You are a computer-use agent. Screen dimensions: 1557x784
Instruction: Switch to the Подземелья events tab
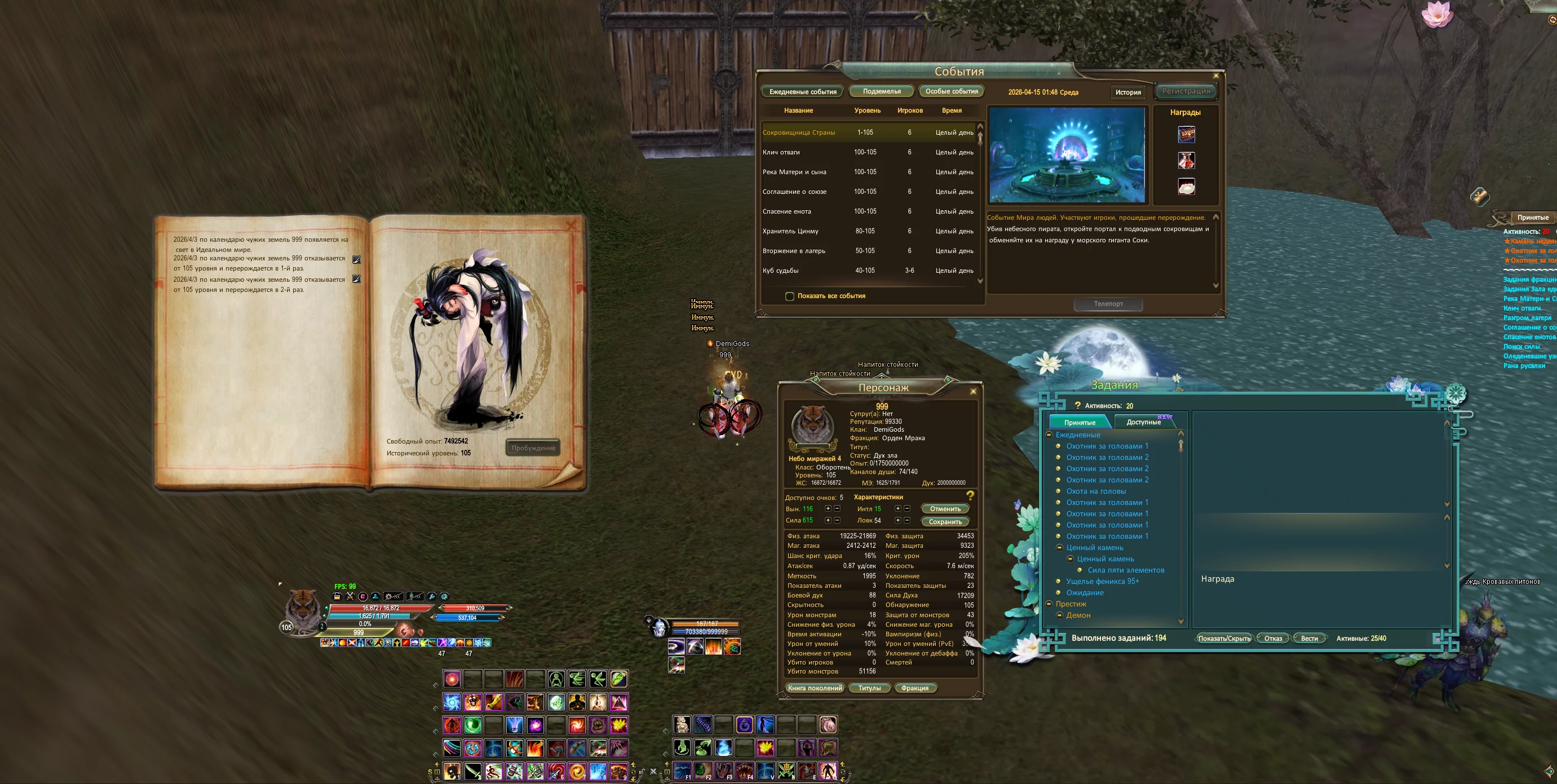(x=881, y=91)
